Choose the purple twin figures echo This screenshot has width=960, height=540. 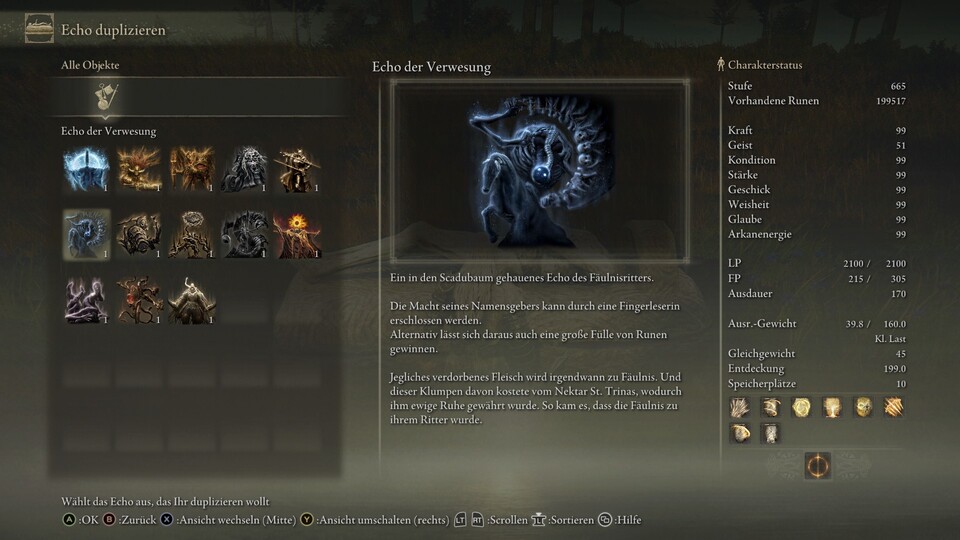point(86,298)
